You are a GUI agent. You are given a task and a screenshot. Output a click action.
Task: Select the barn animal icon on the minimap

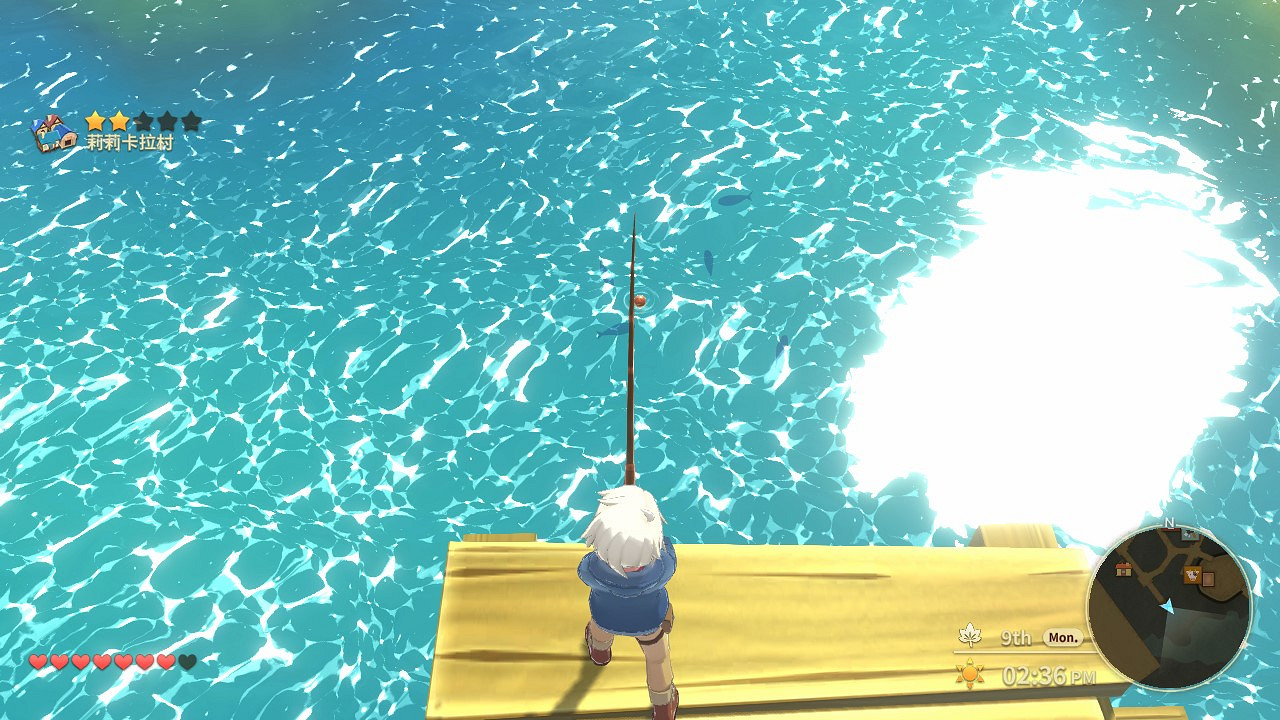click(x=1192, y=575)
